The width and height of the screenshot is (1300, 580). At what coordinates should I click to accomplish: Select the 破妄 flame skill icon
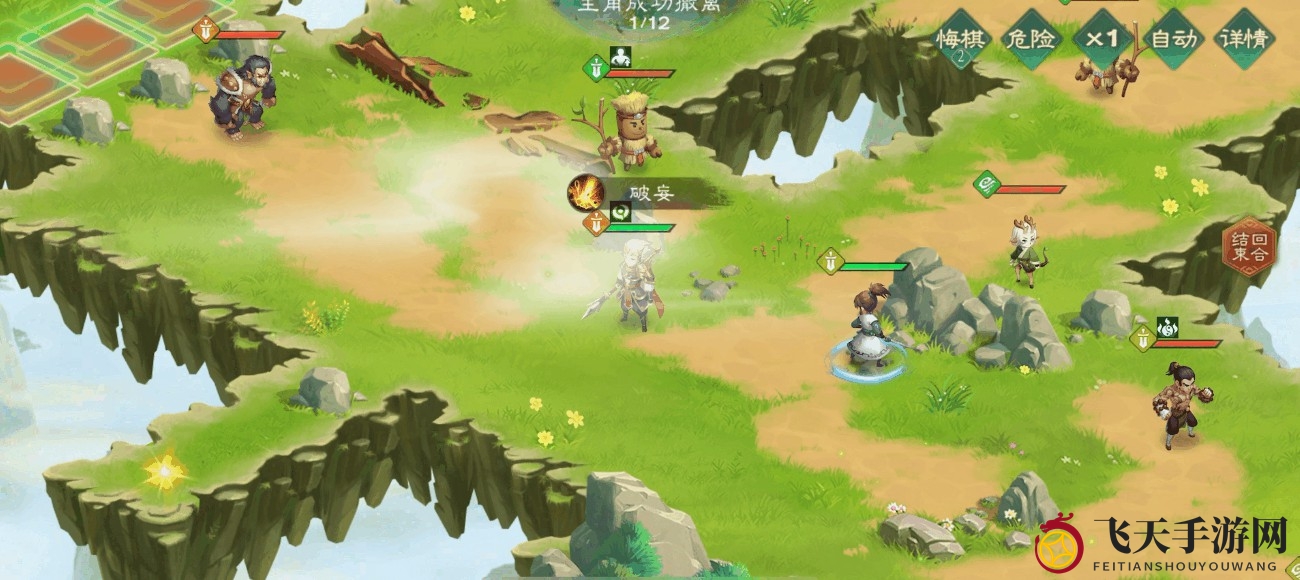585,191
